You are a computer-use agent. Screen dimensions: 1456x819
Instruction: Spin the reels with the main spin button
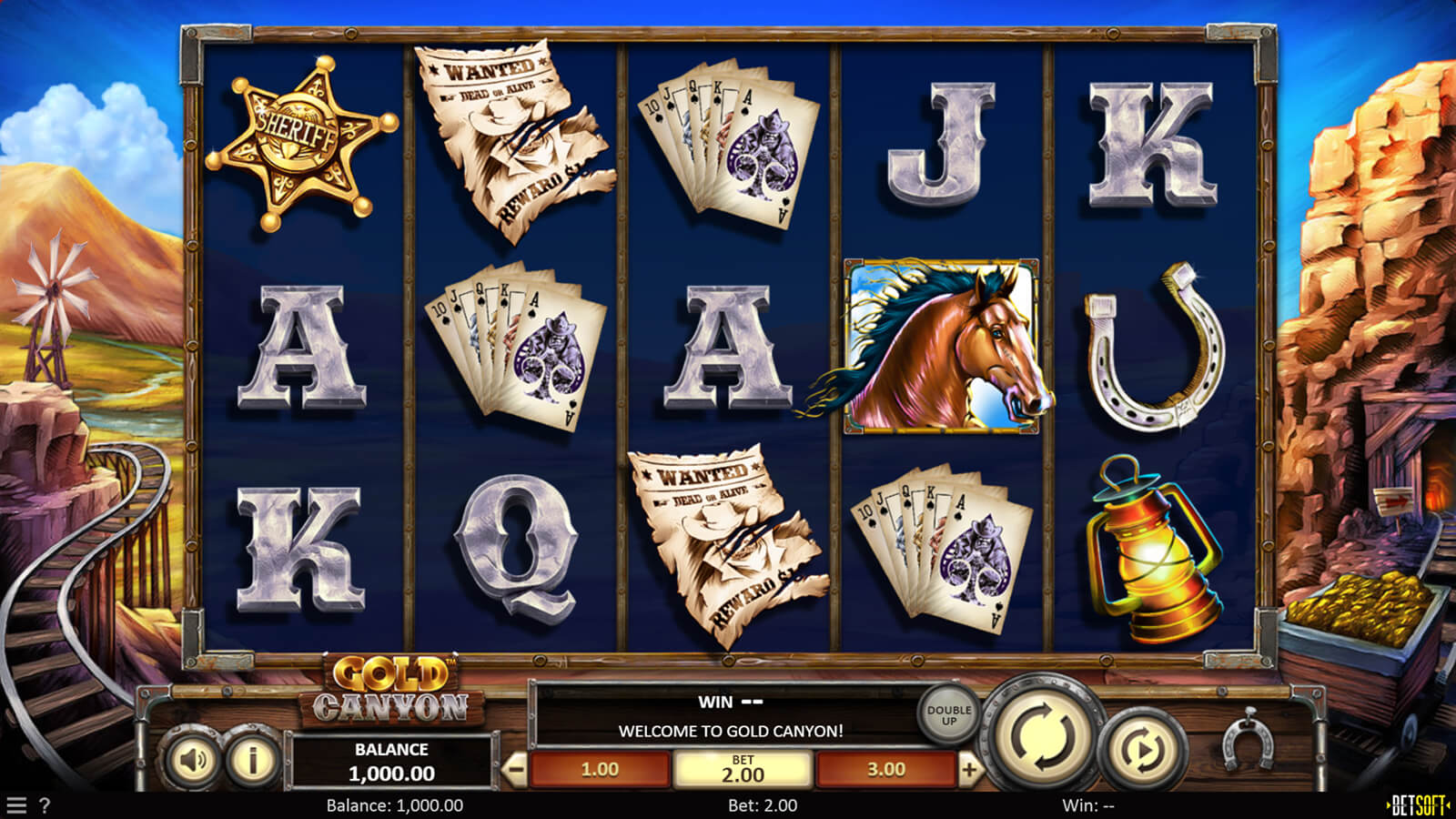pos(1044,733)
